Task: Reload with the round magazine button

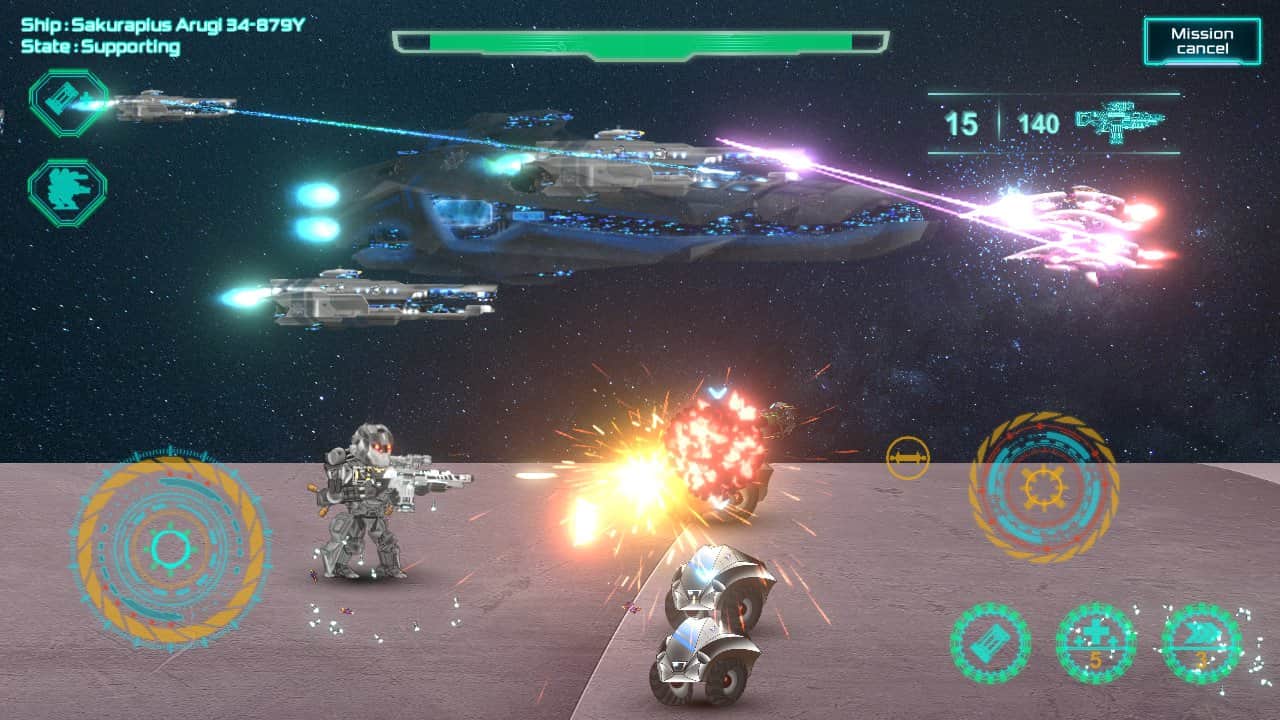Action: click(990, 643)
